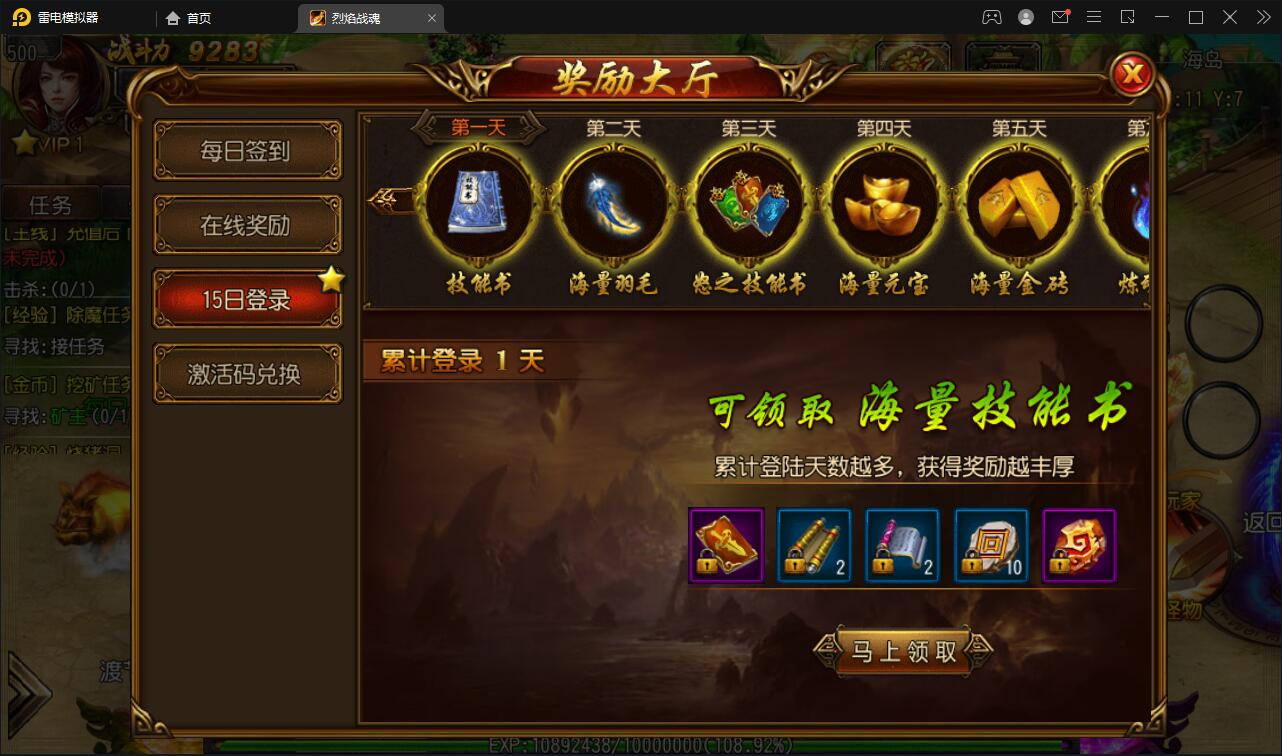Viewport: 1282px width, 756px height.
Task: Click the green EXP progress bar
Action: (x=640, y=744)
